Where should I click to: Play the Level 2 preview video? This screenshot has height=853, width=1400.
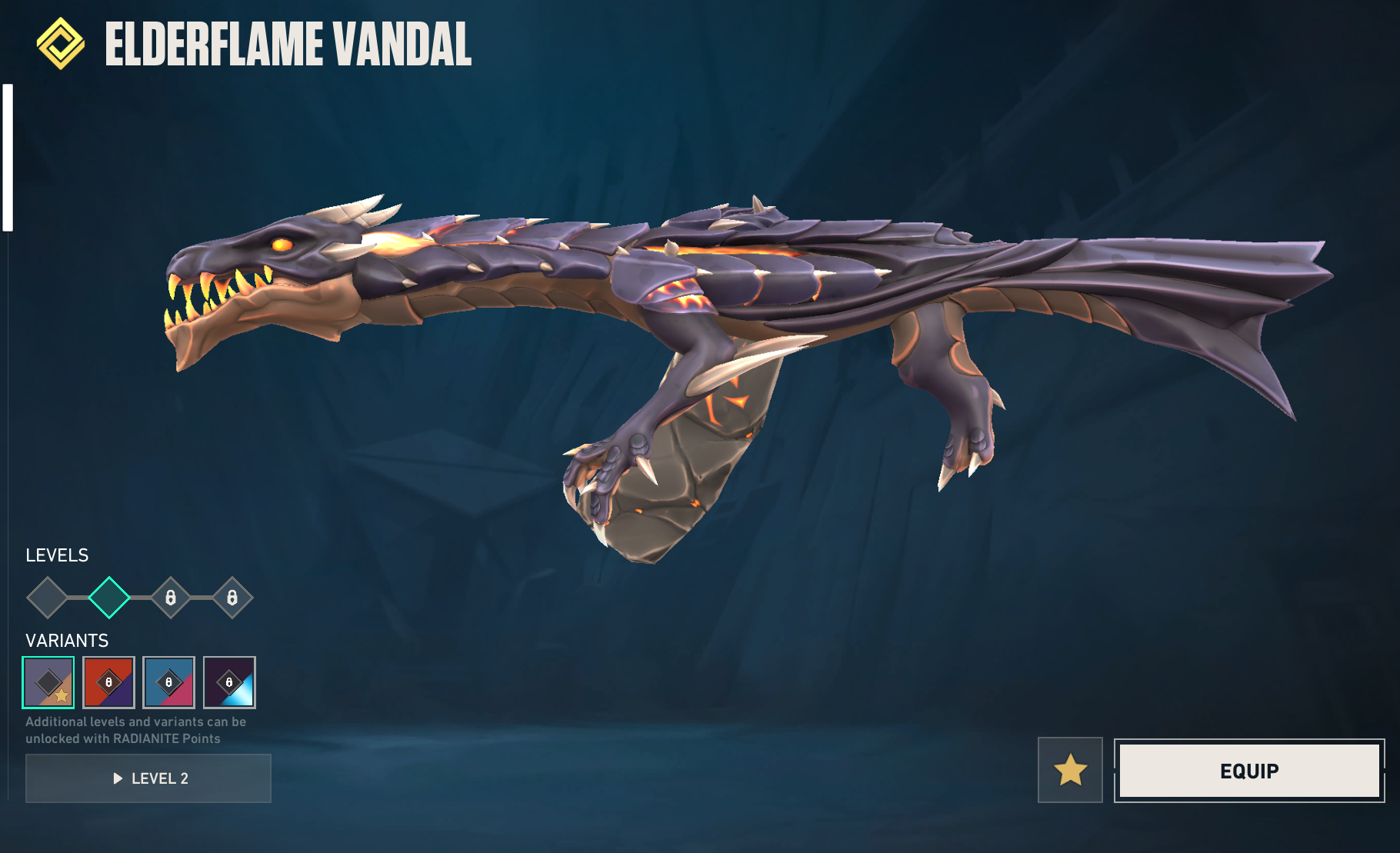pyautogui.click(x=148, y=778)
